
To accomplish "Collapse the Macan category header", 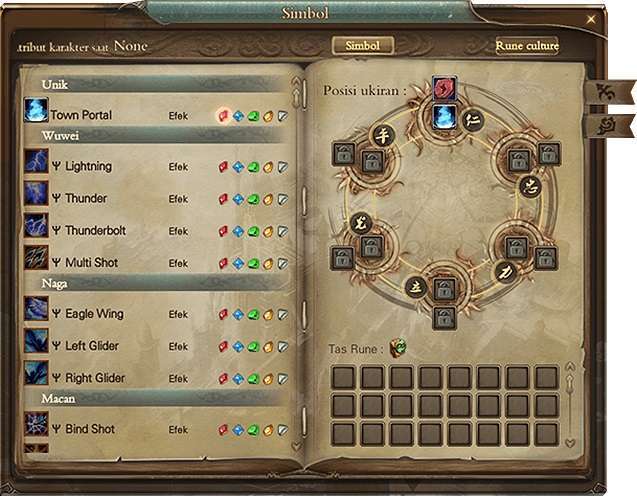I will pos(58,398).
